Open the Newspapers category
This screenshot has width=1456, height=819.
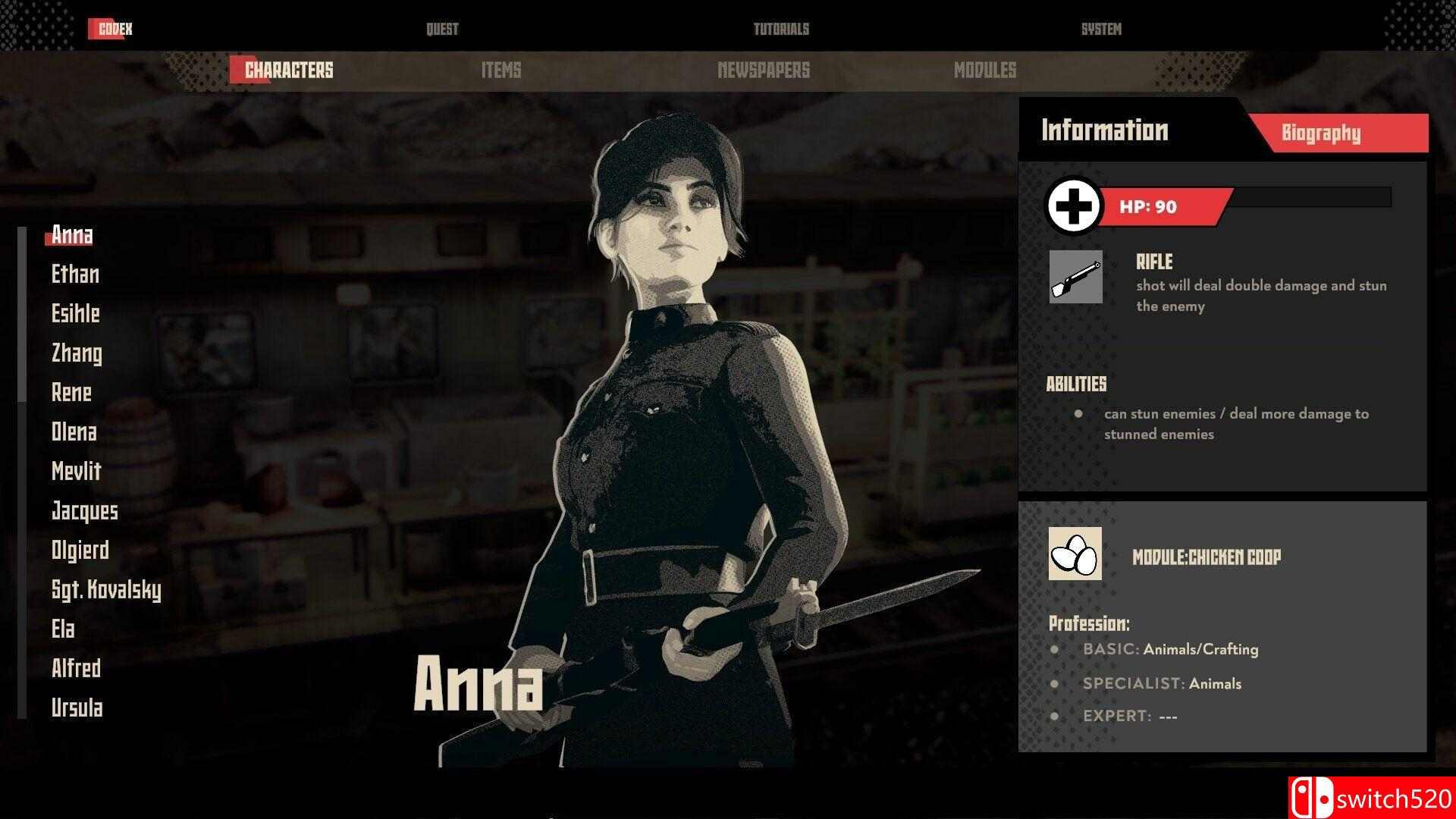[x=764, y=71]
